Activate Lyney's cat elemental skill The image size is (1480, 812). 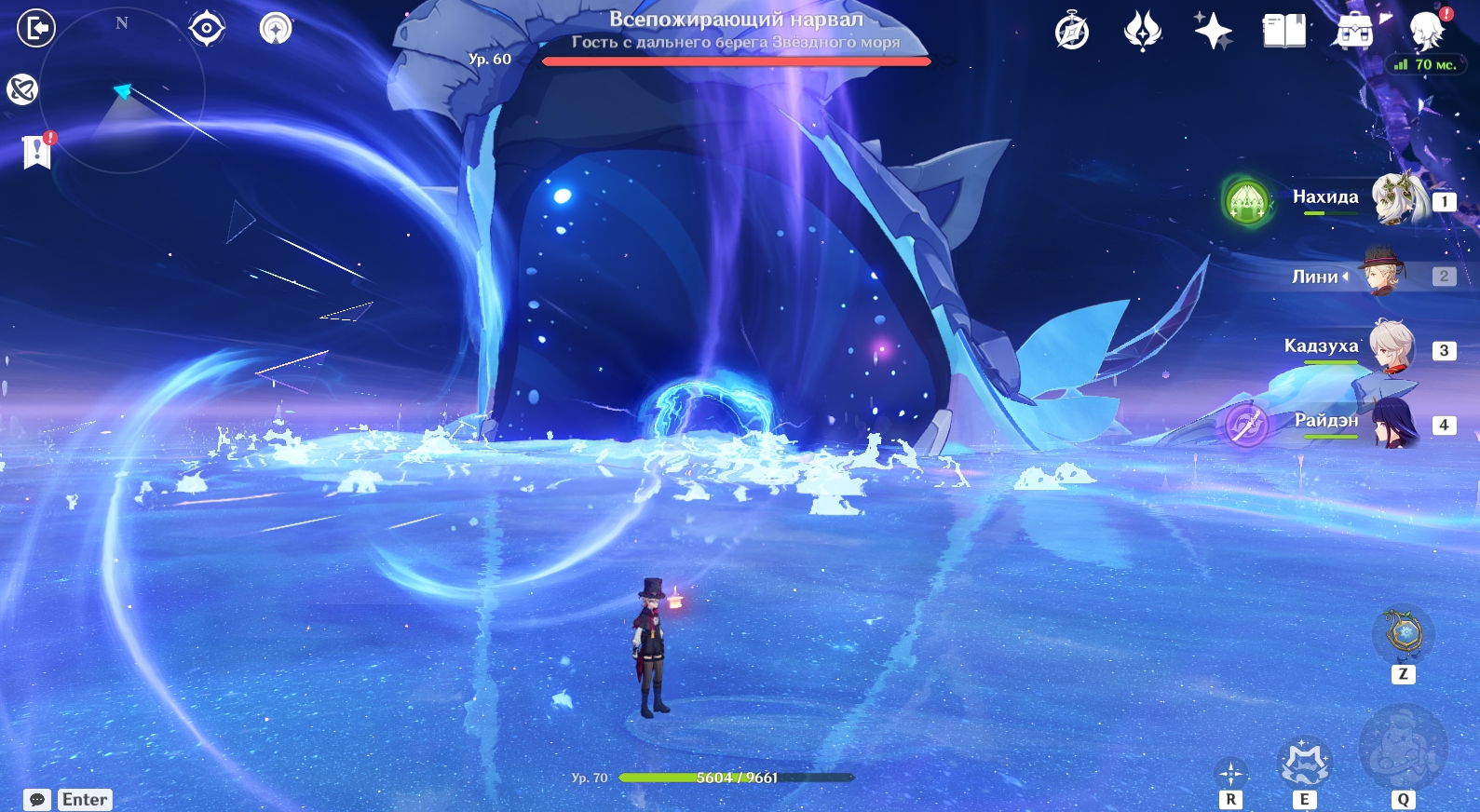[1304, 764]
